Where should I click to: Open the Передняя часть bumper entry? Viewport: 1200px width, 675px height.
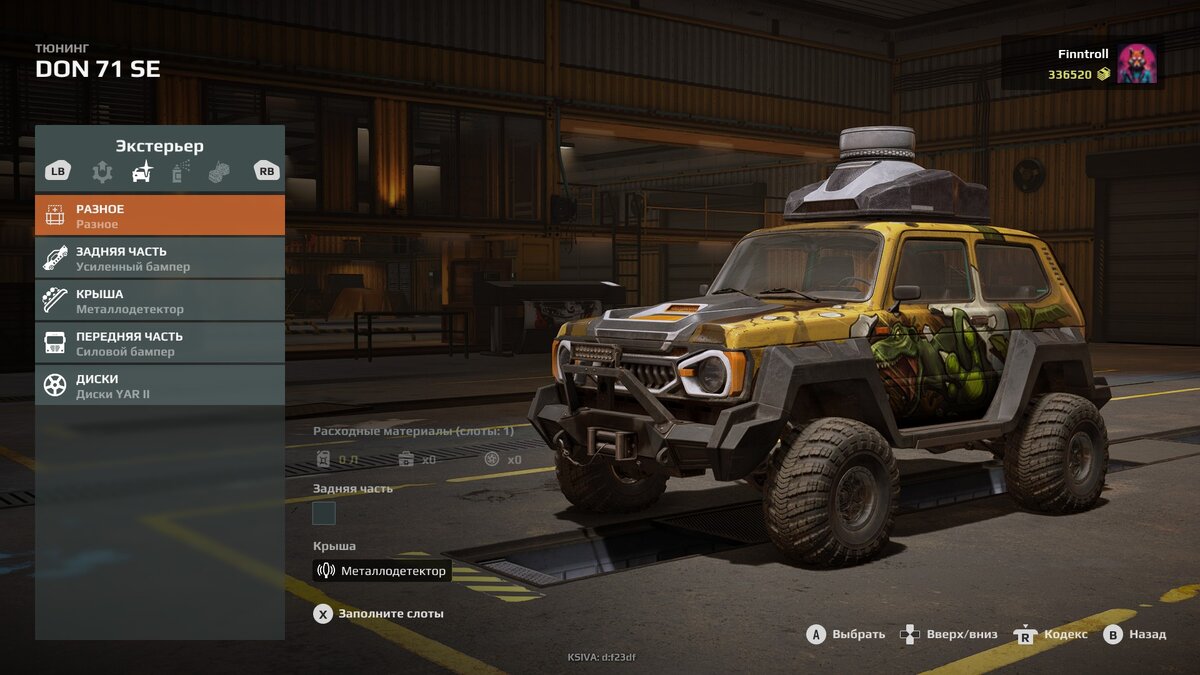pyautogui.click(x=160, y=343)
